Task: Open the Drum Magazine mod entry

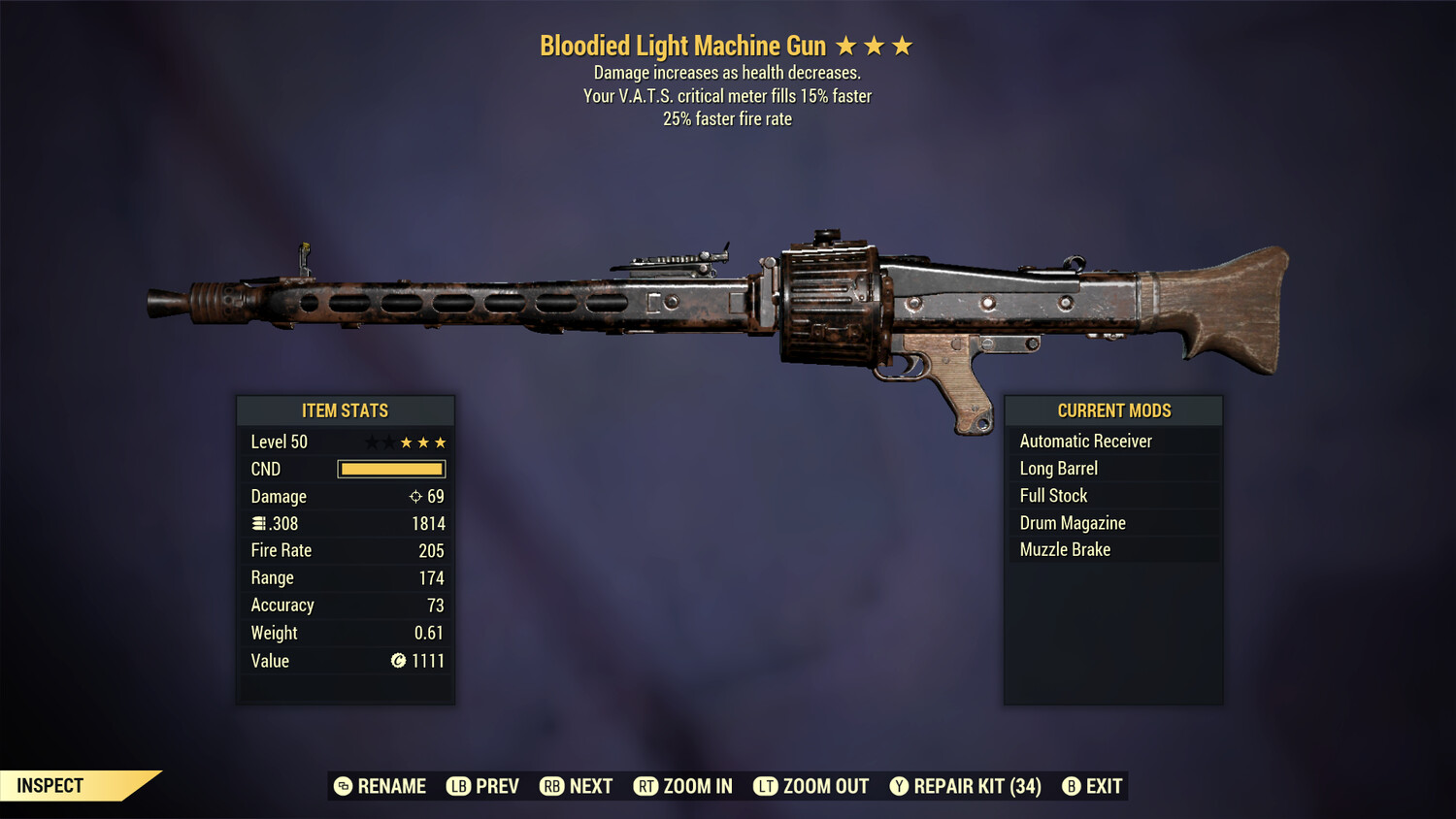Action: pyautogui.click(x=1072, y=522)
